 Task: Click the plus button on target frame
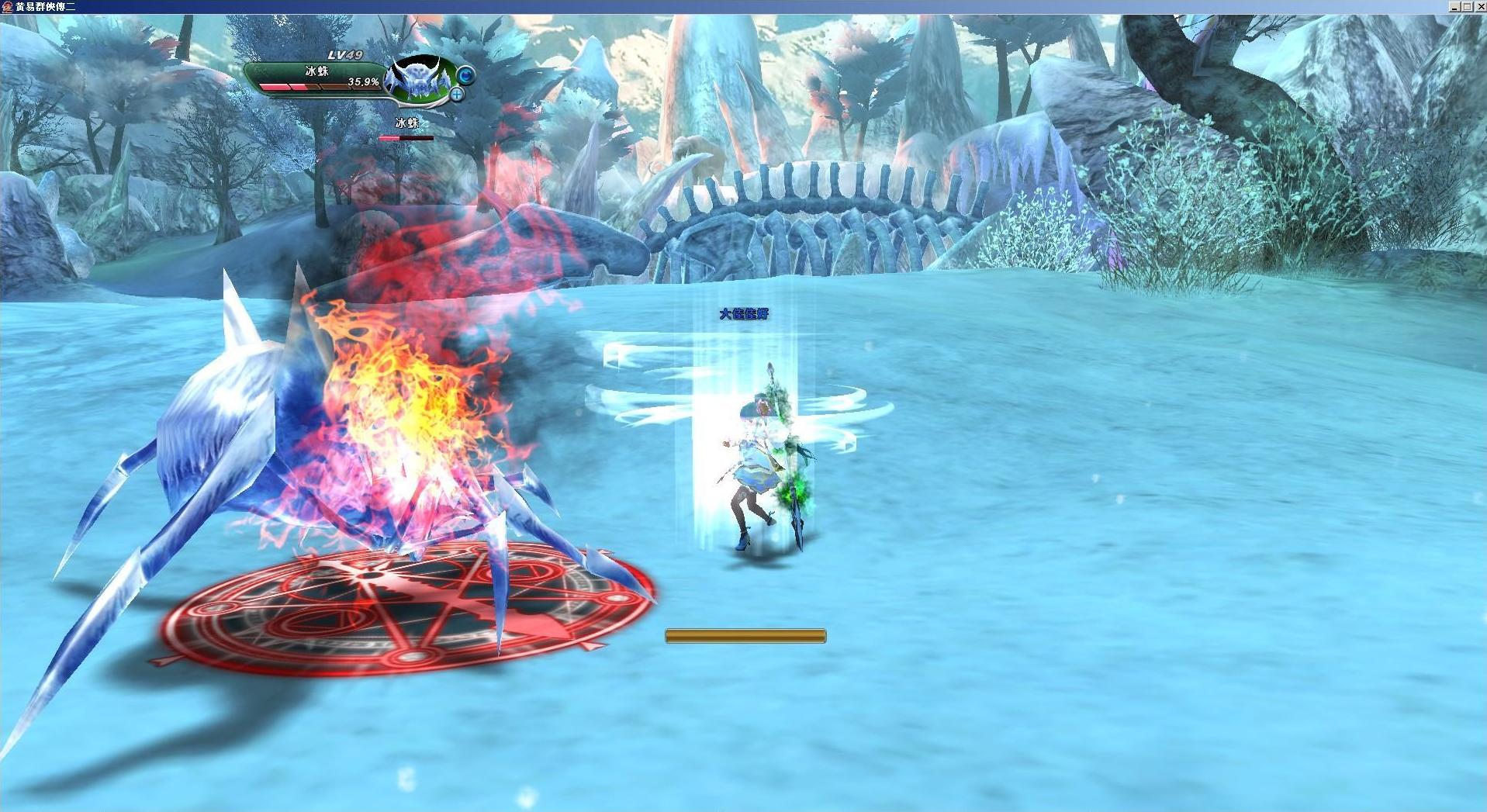tap(458, 95)
